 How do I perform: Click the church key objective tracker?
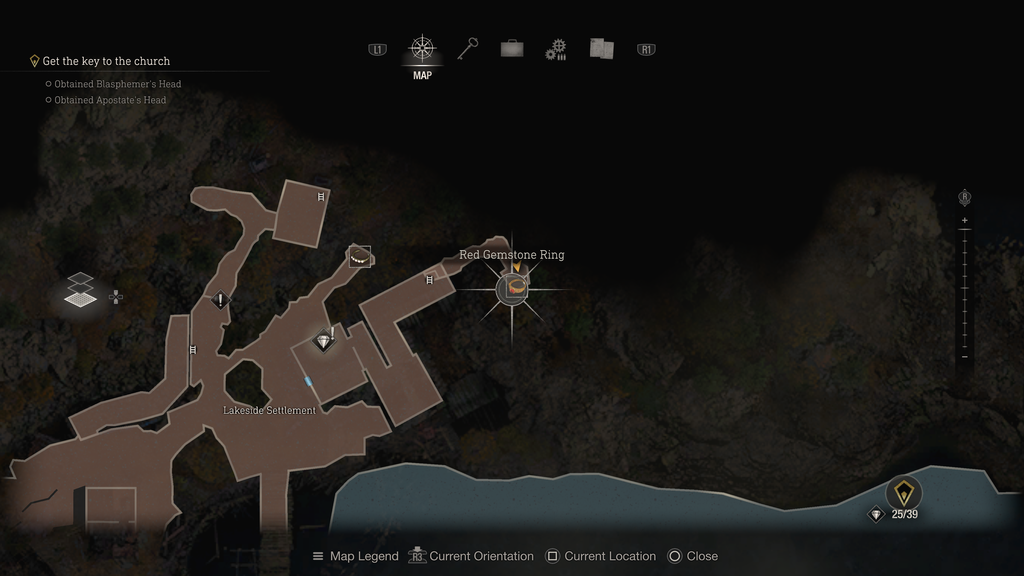[x=106, y=61]
